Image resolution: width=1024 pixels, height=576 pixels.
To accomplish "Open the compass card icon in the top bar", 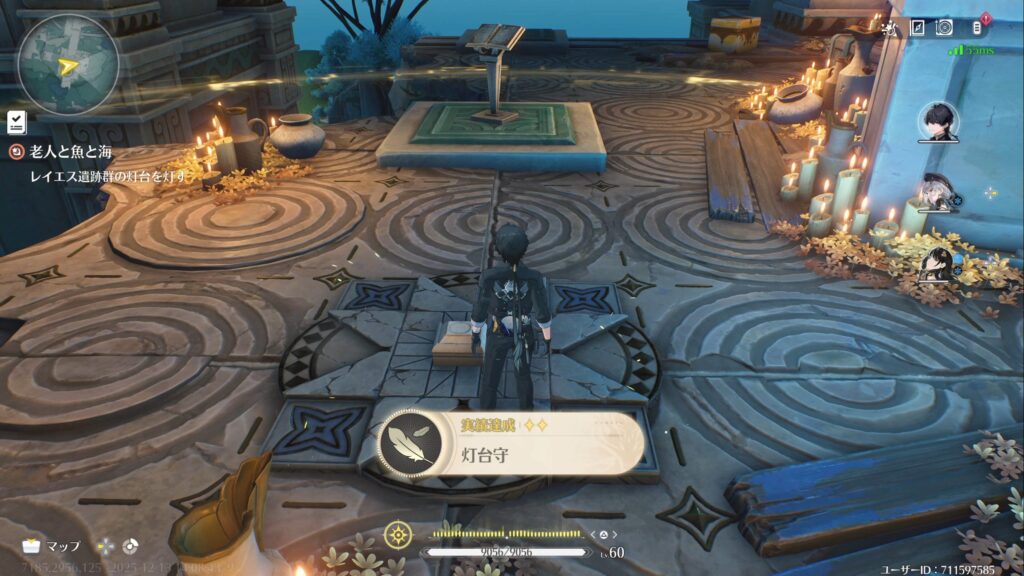I will [x=916, y=27].
